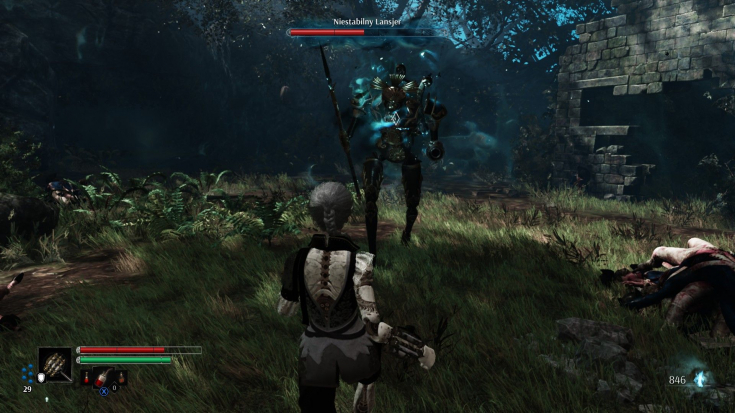Pick the small orange potion quick slot
Image resolution: width=735 pixels, height=413 pixels.
(x=119, y=376)
